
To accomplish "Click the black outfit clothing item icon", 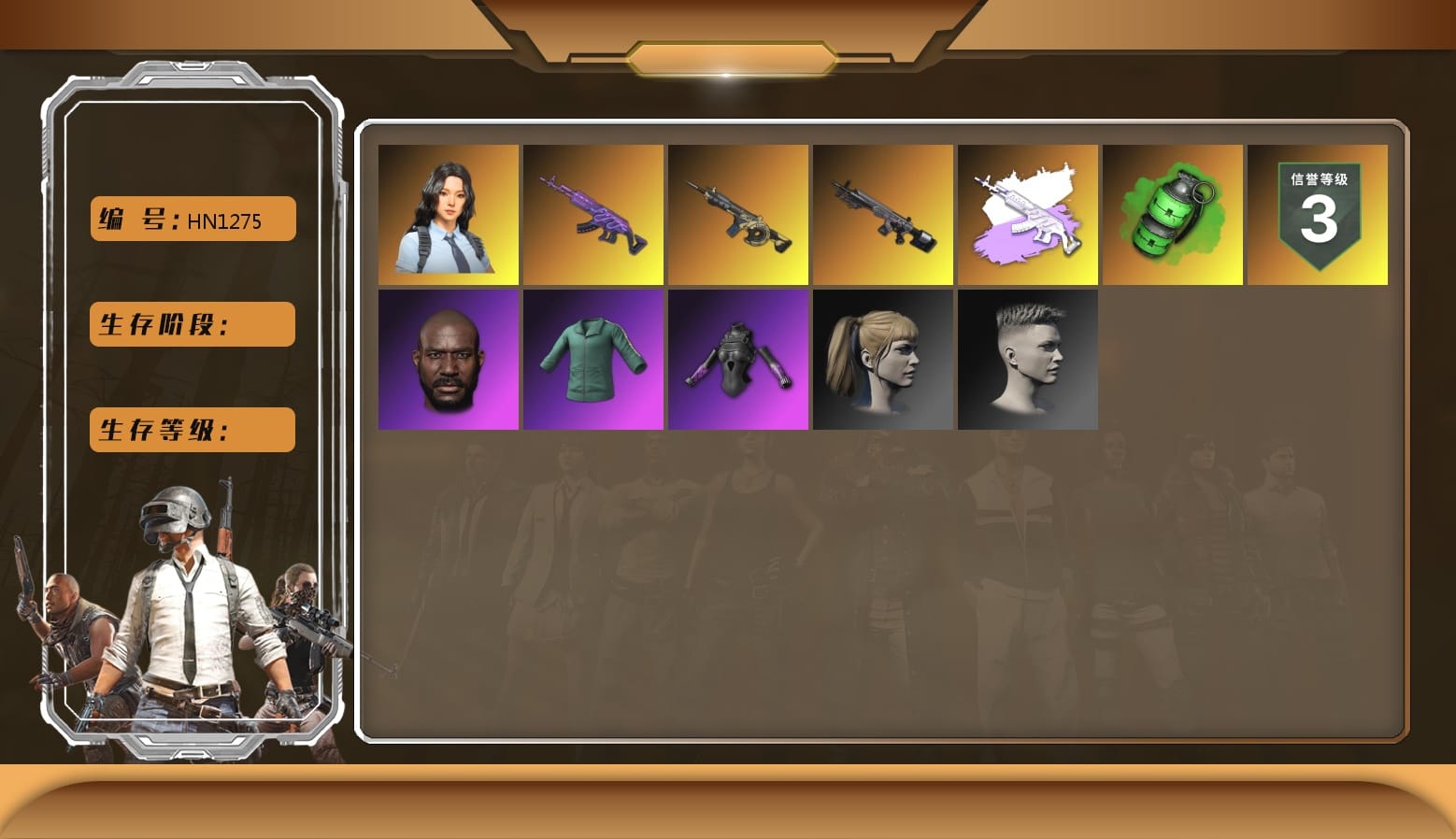I will tap(737, 358).
